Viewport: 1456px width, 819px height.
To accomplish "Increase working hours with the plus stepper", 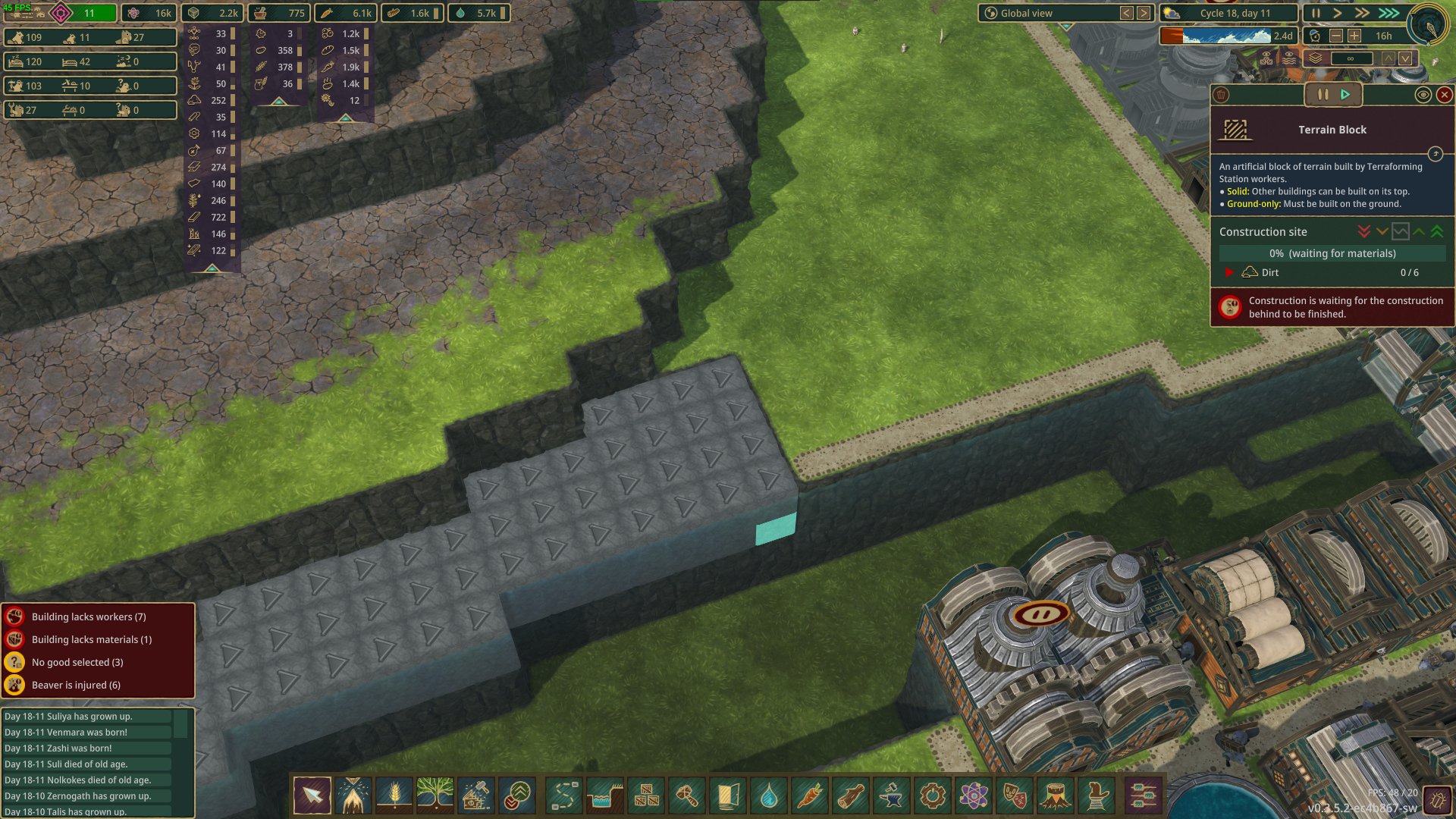I will coord(1355,36).
